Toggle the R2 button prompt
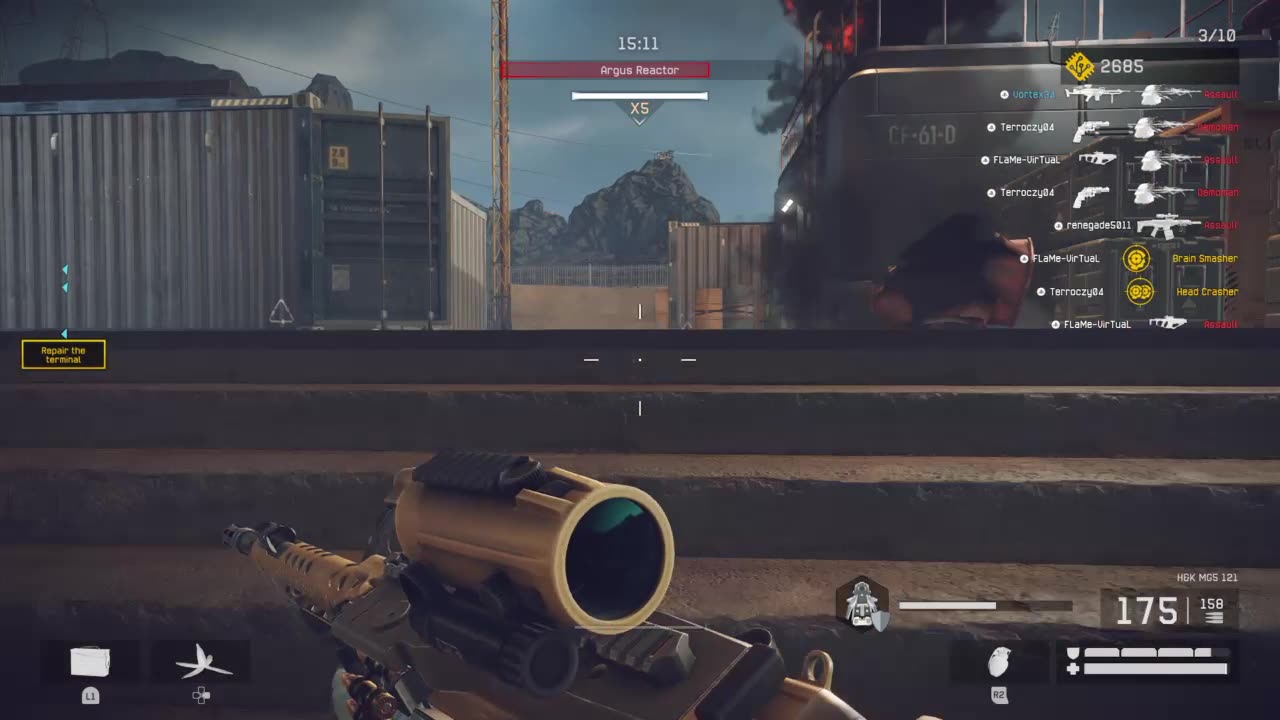This screenshot has height=720, width=1280. coord(998,695)
